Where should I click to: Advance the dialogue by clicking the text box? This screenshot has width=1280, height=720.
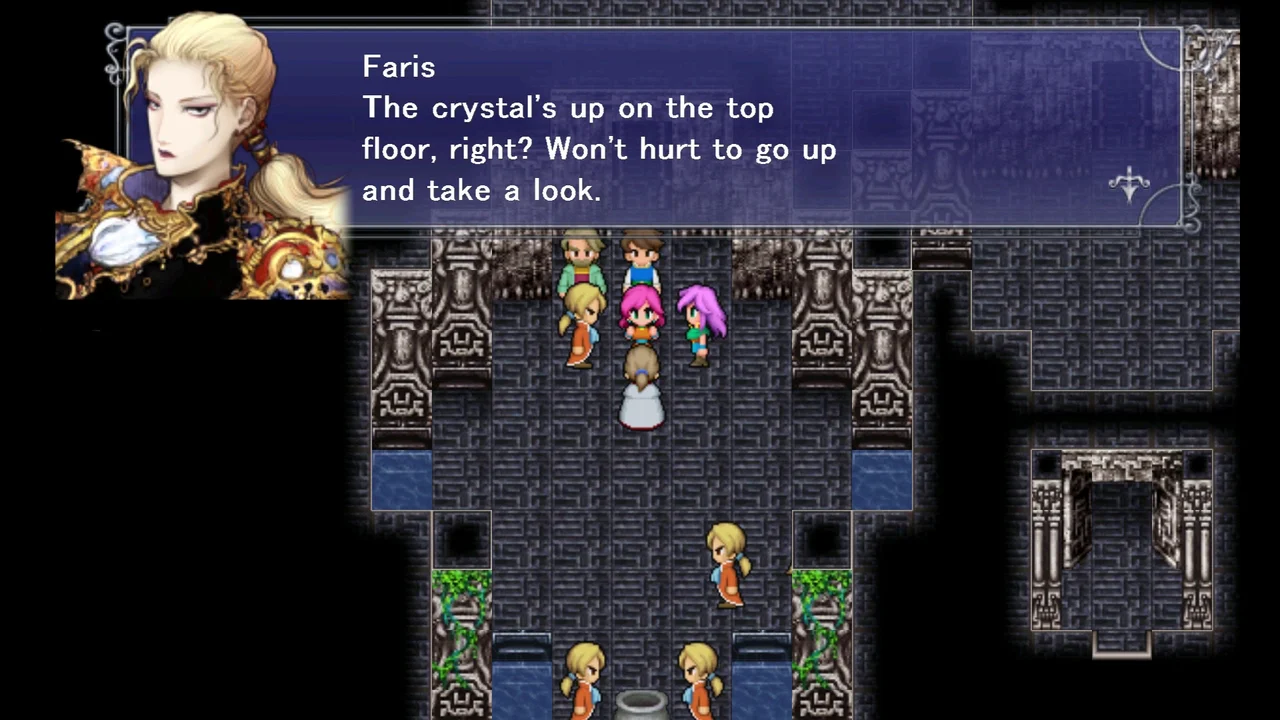[x=700, y=150]
